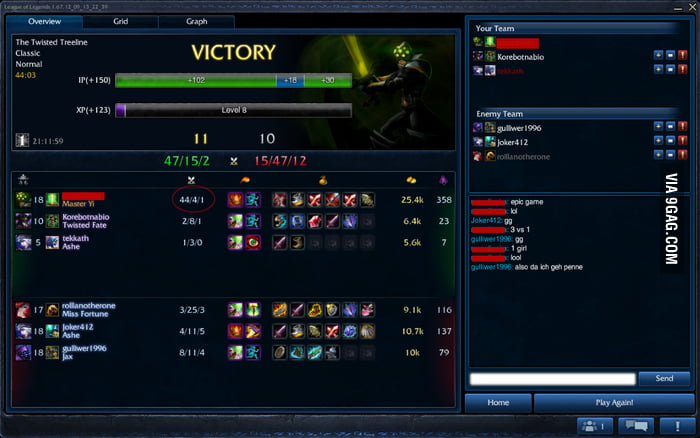Screen dimensions: 700x438
Task: Select the Overview tab
Action: tap(44, 20)
